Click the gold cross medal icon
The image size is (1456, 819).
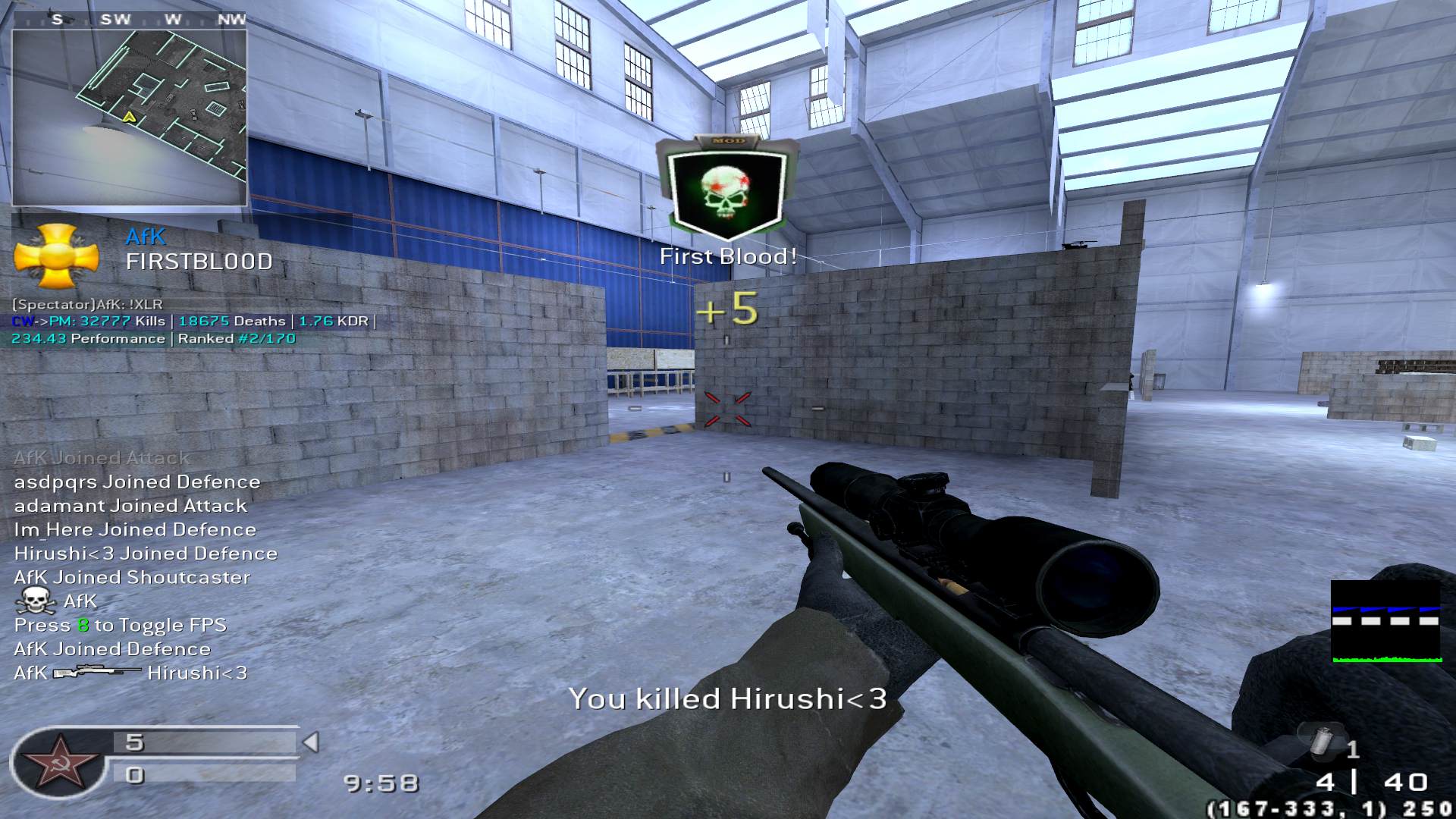57,256
